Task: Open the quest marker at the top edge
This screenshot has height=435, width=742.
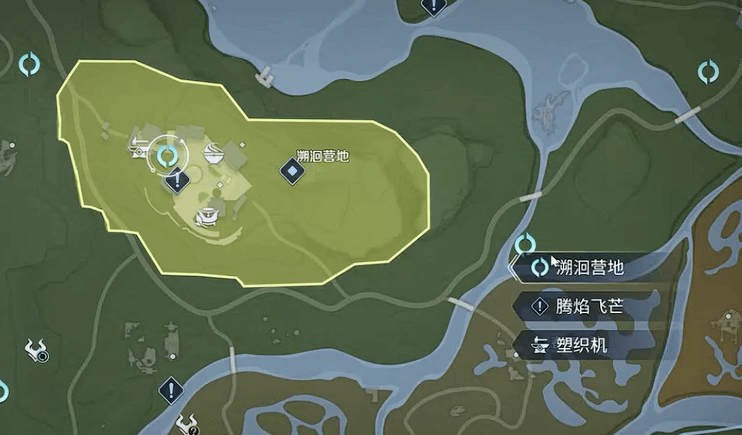Action: [x=432, y=7]
